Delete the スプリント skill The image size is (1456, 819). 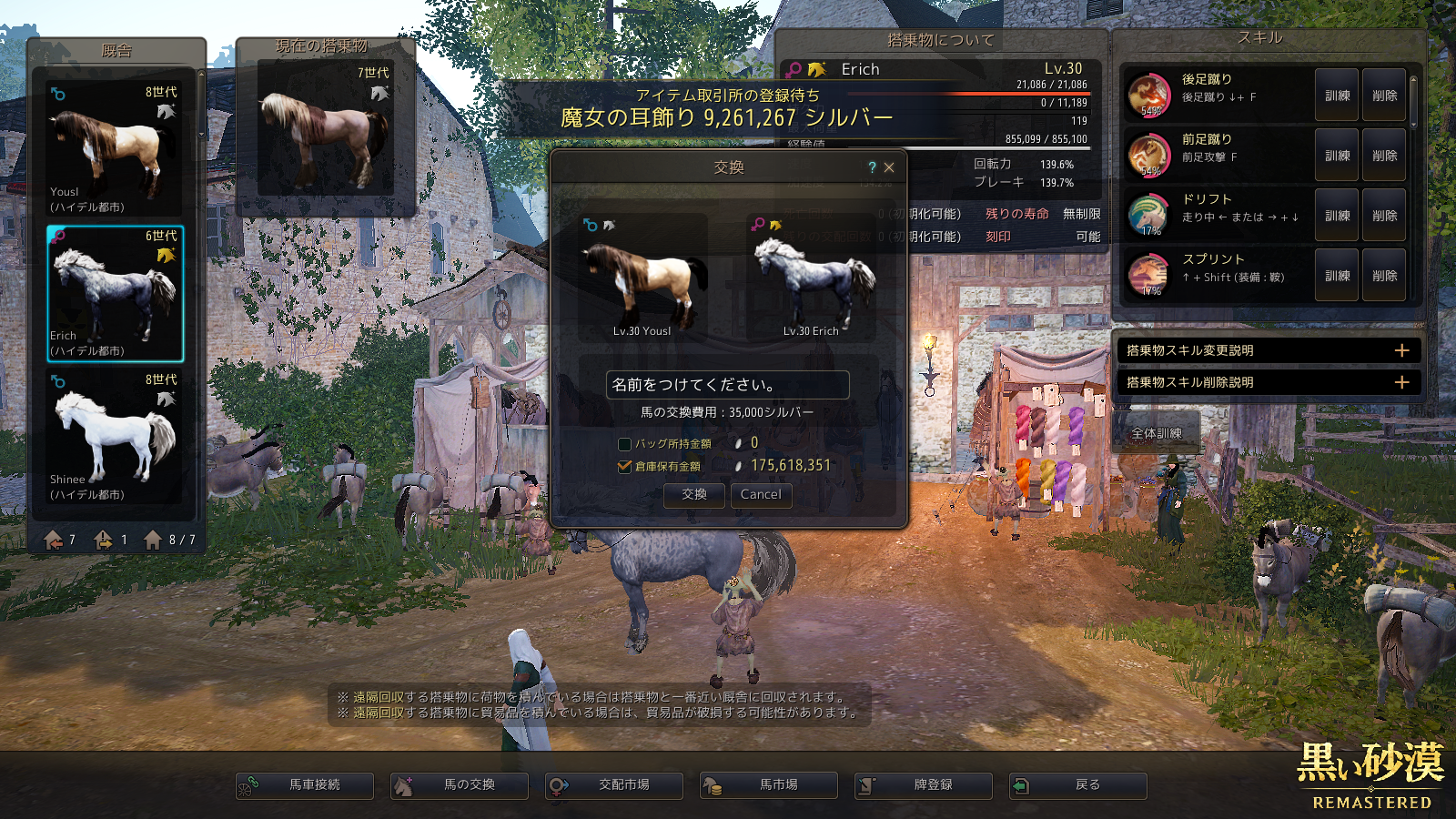coord(1384,276)
